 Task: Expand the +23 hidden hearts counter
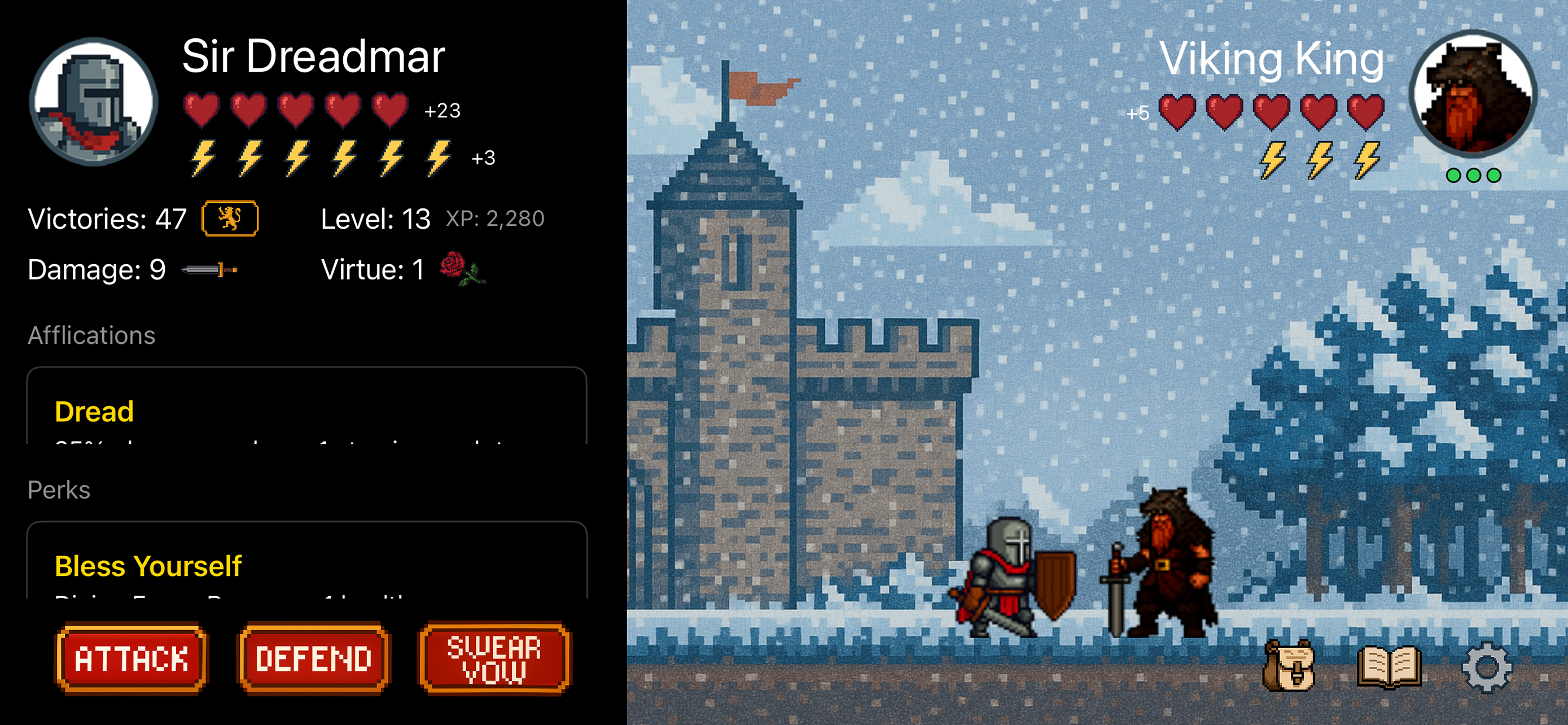[444, 111]
